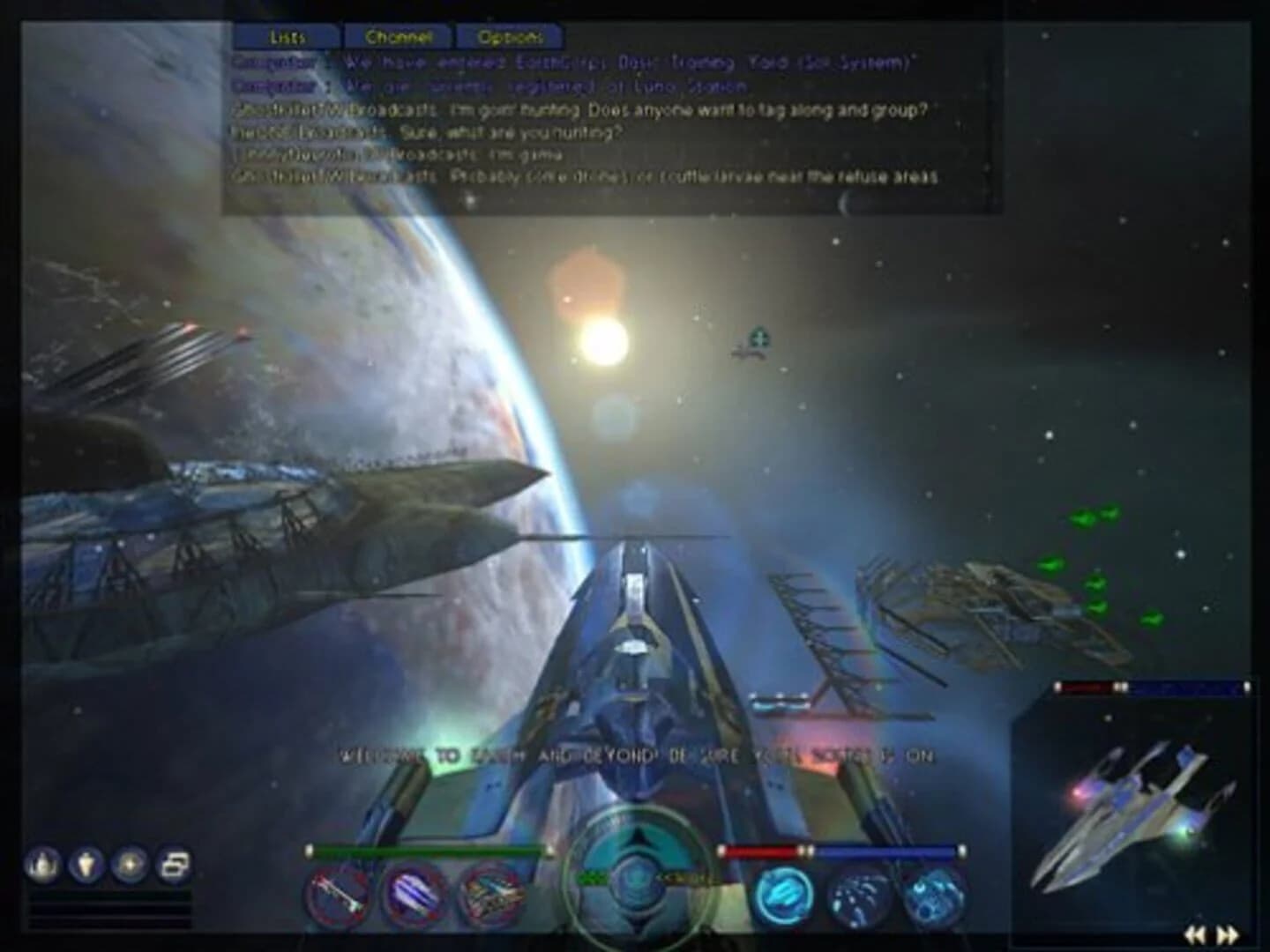Open the Channel selector in the chat panel
The image size is (1270, 952).
pyautogui.click(x=397, y=37)
